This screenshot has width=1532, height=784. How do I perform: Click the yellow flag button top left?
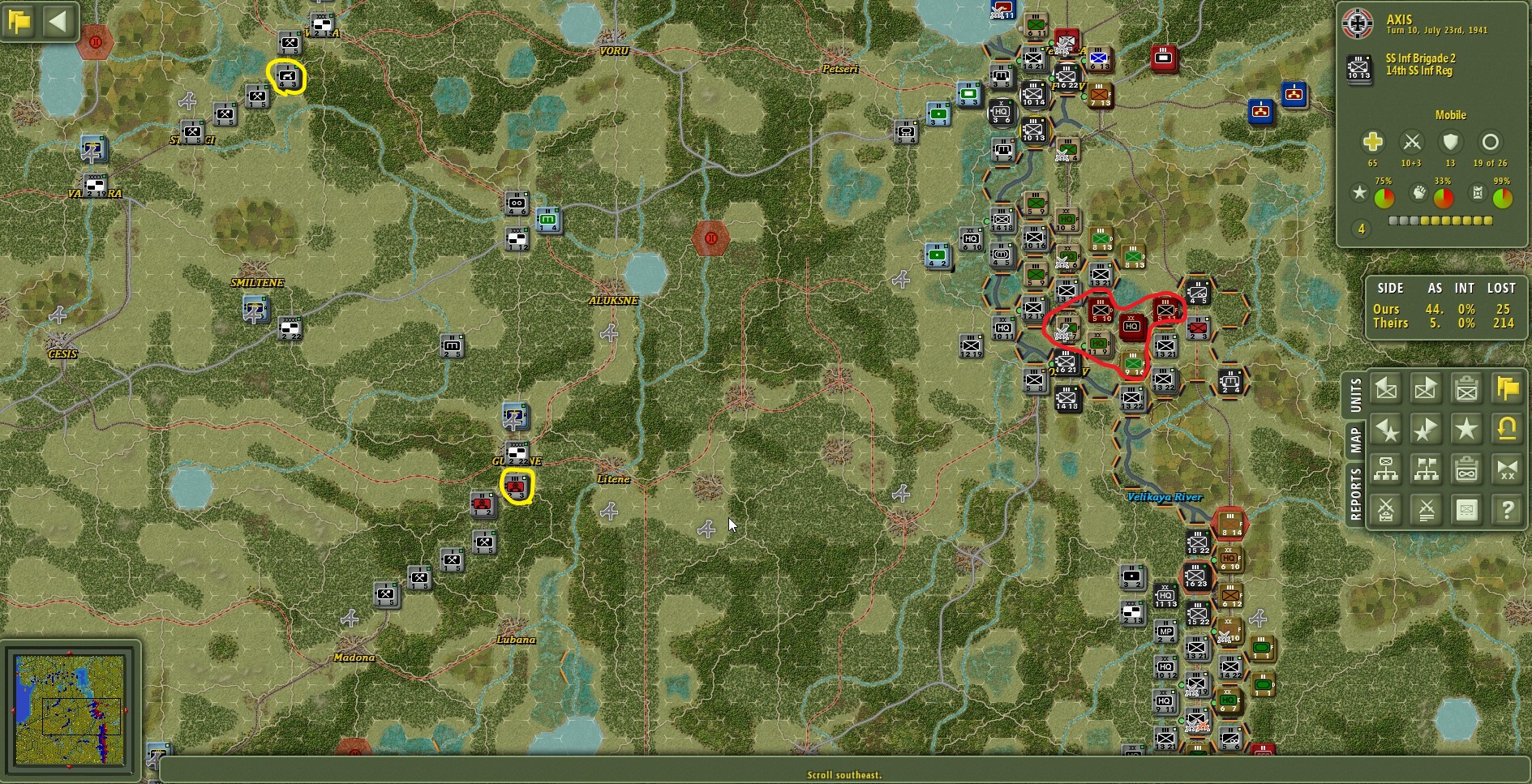pyautogui.click(x=19, y=21)
